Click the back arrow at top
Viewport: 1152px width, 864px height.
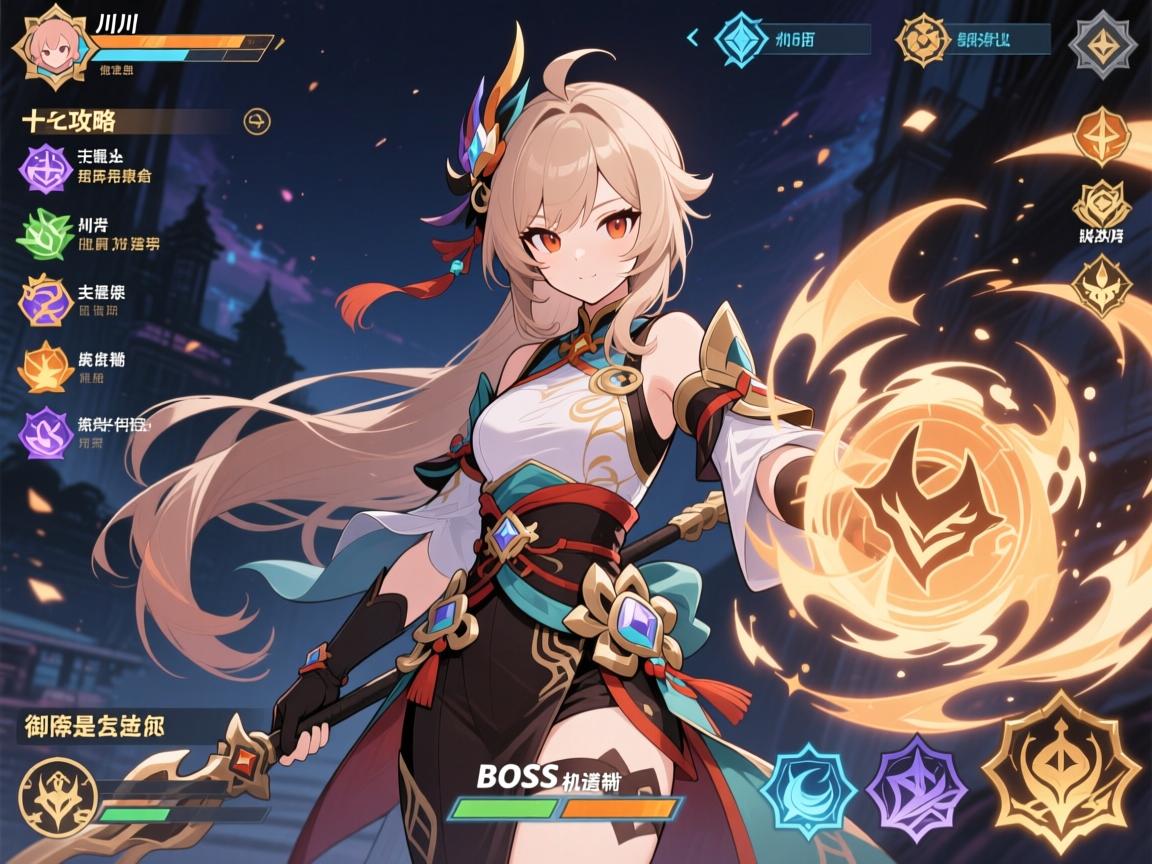click(x=692, y=38)
